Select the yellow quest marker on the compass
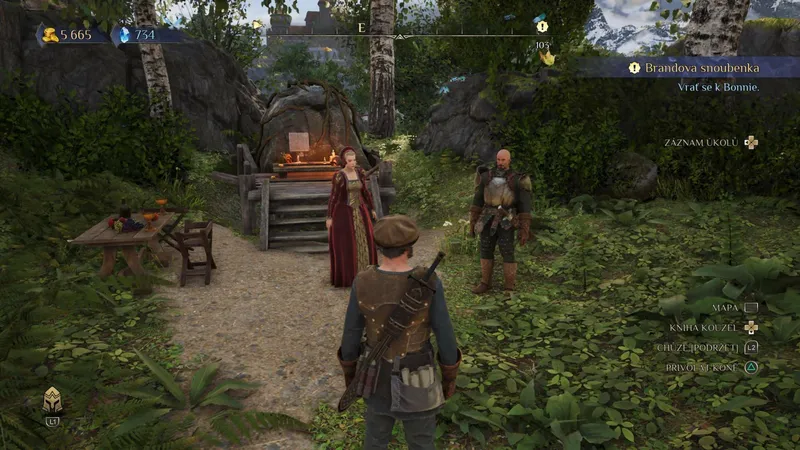Viewport: 800px width, 450px height. tap(542, 27)
